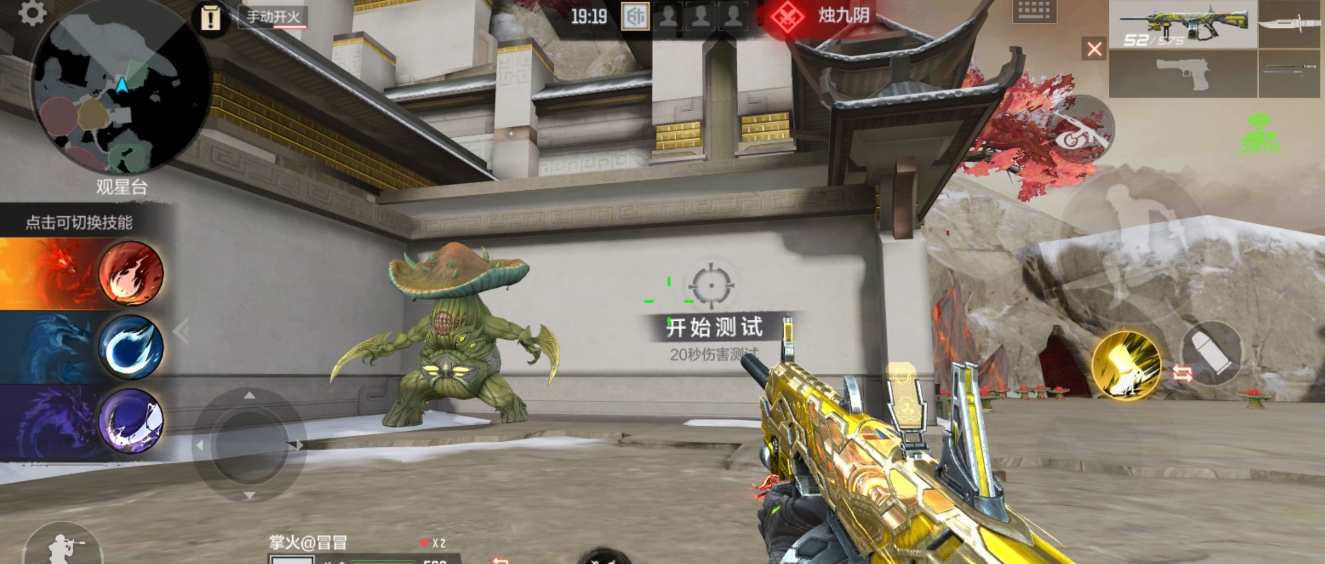Tap the circular minimap
This screenshot has height=564, width=1325.
[x=121, y=86]
